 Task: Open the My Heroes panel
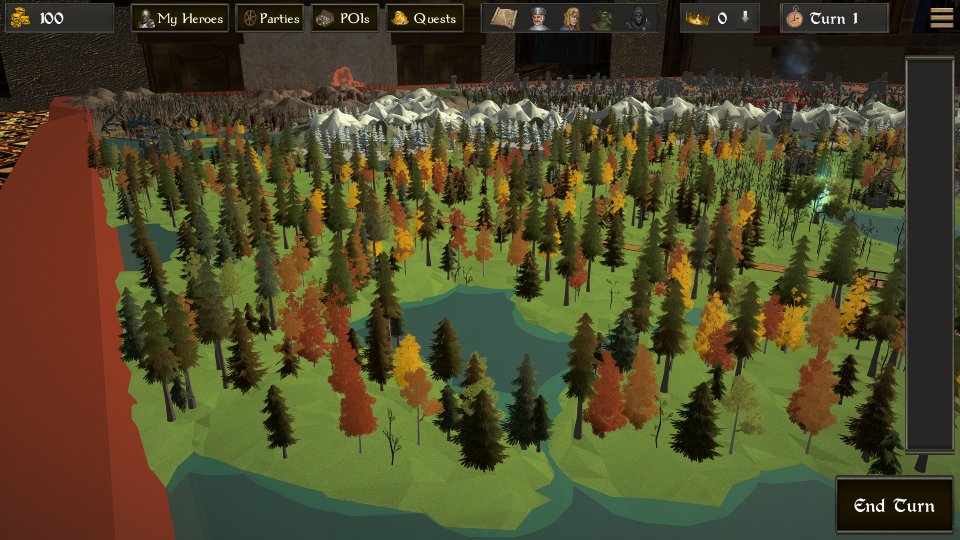click(x=180, y=18)
